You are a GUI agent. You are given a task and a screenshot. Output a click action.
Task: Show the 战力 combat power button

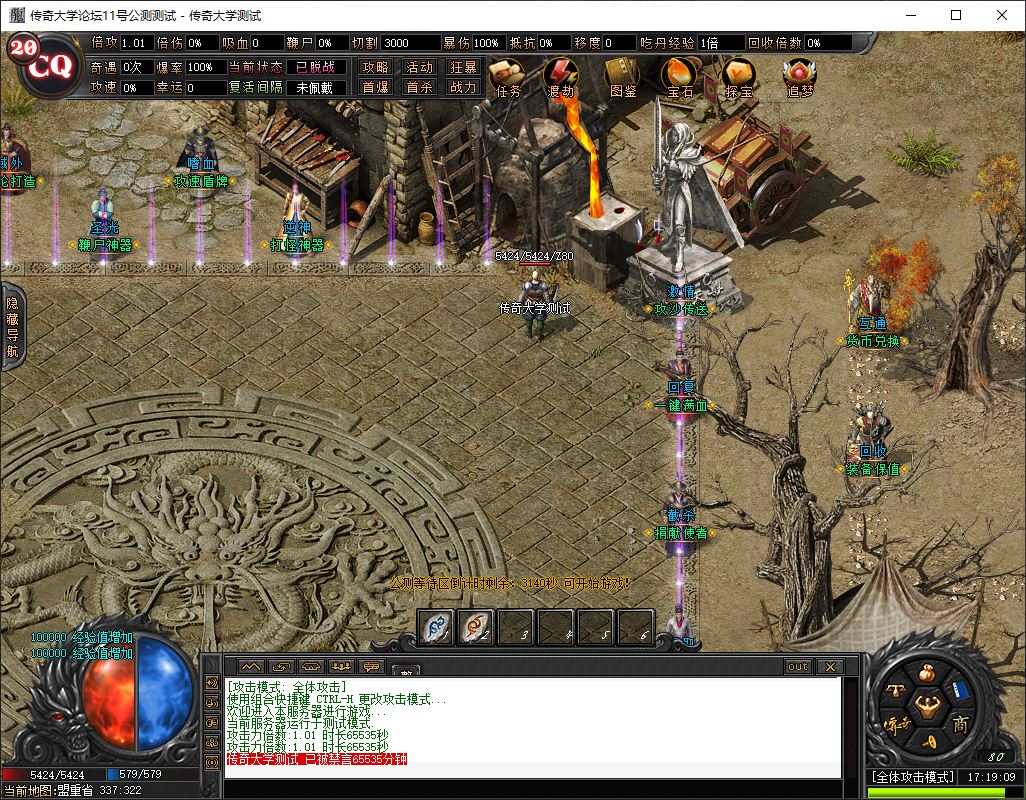(x=463, y=87)
